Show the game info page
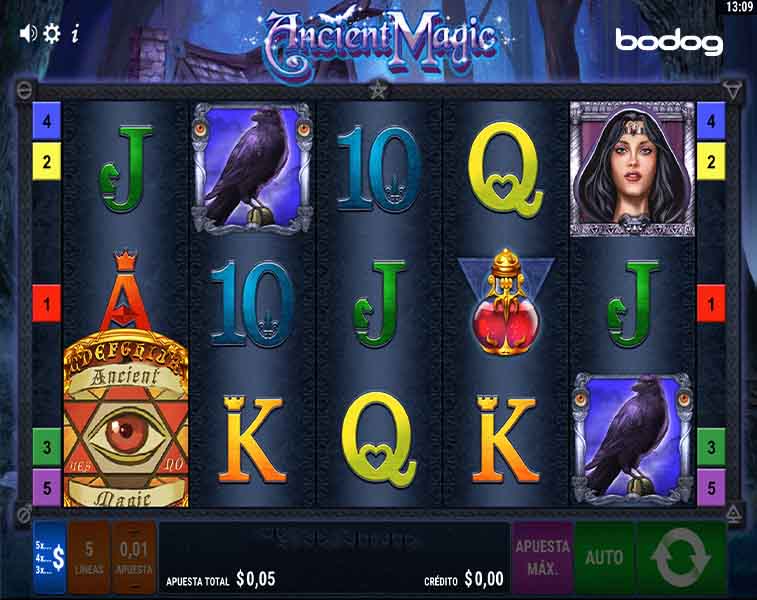The width and height of the screenshot is (757, 600). coord(75,32)
